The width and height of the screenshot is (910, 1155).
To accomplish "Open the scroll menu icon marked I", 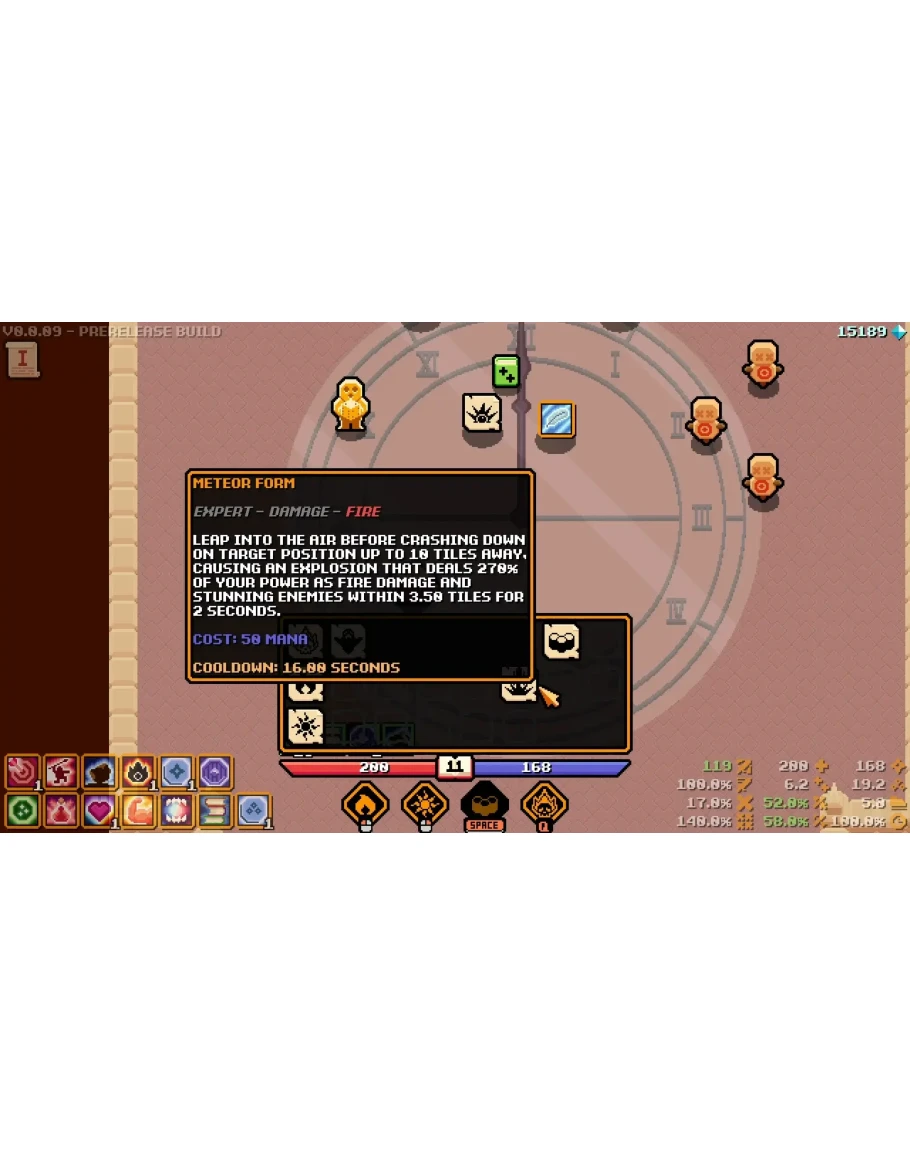I will (22, 360).
